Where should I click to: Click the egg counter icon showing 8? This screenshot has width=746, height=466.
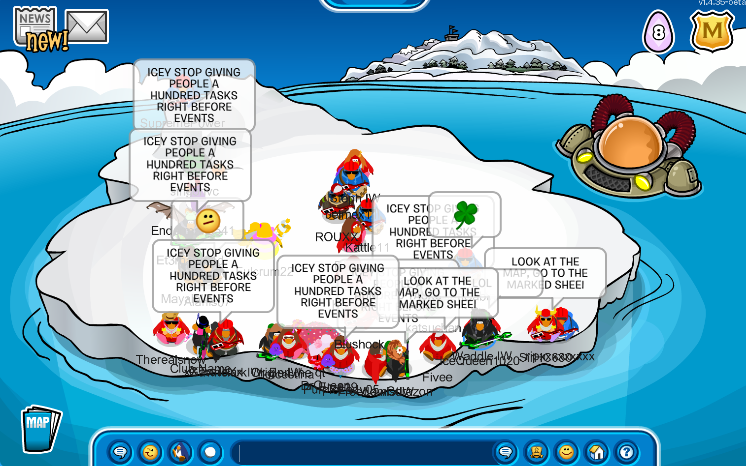[658, 30]
